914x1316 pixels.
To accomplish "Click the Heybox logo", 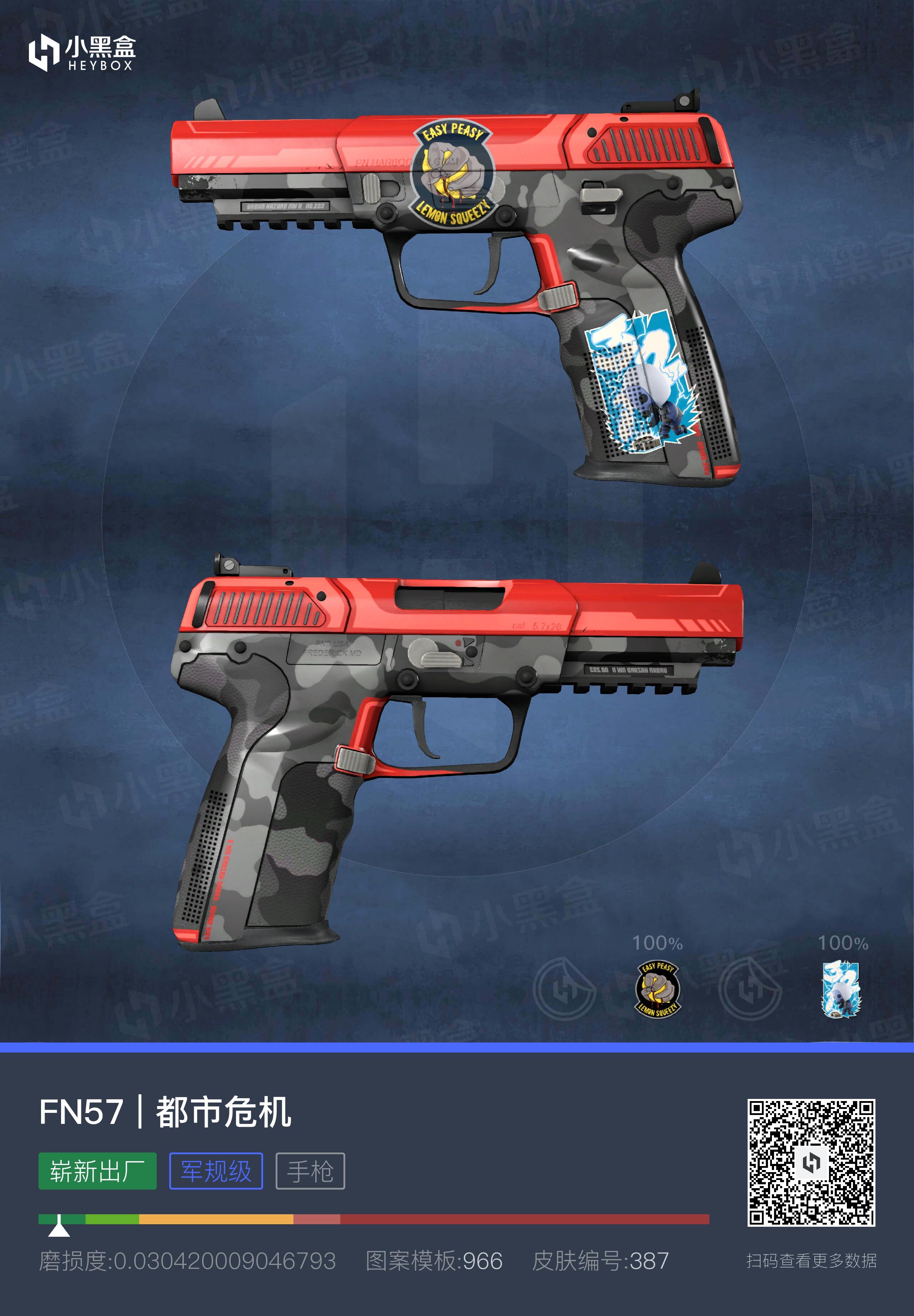I will pyautogui.click(x=81, y=53).
